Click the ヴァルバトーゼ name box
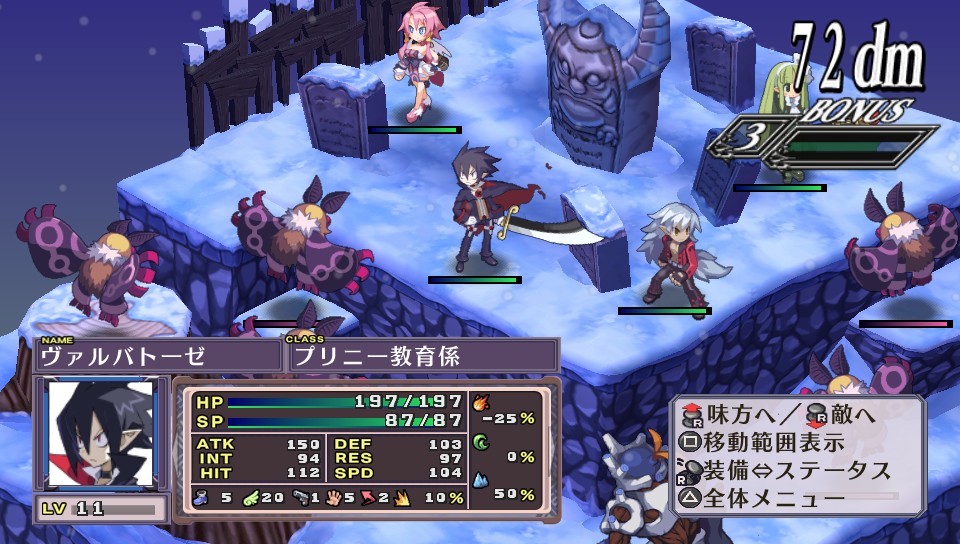The image size is (960, 544). (158, 355)
